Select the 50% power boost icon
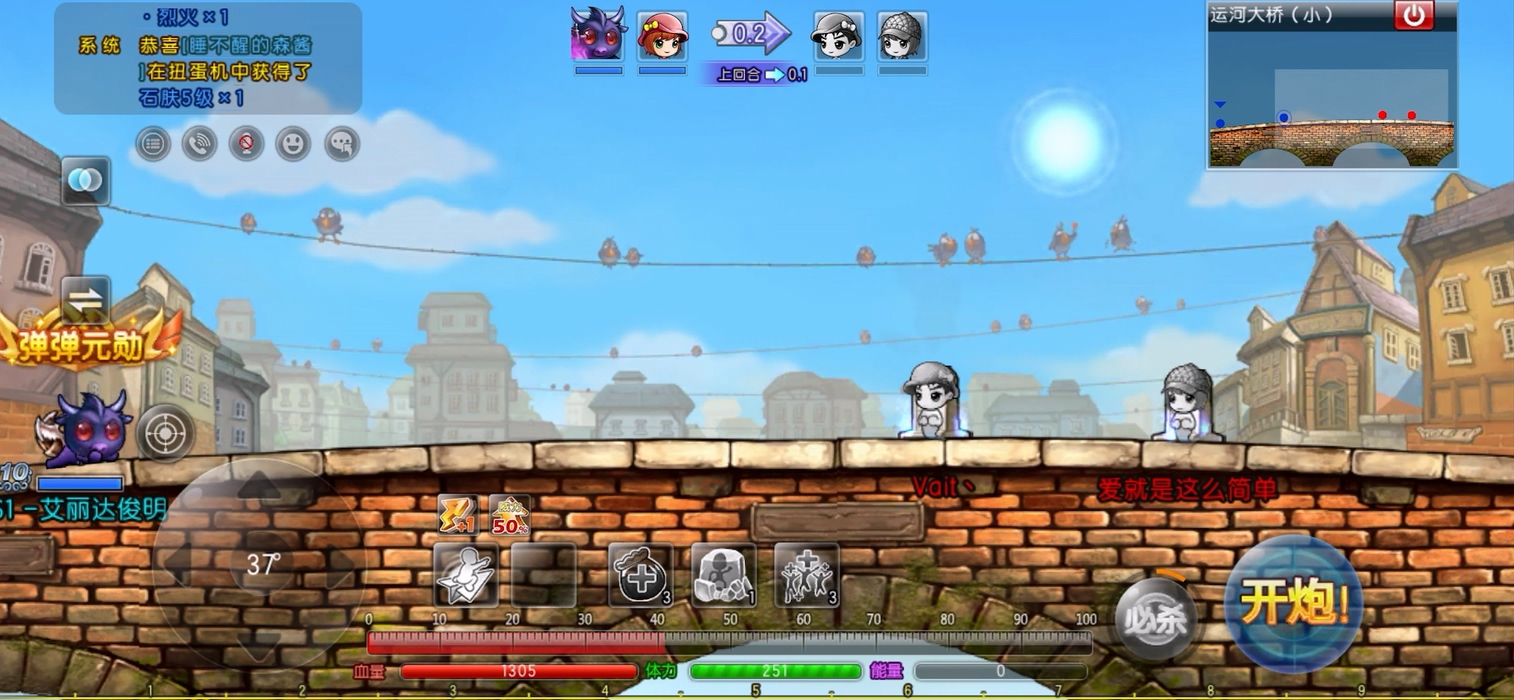The width and height of the screenshot is (1514, 700). tap(509, 515)
